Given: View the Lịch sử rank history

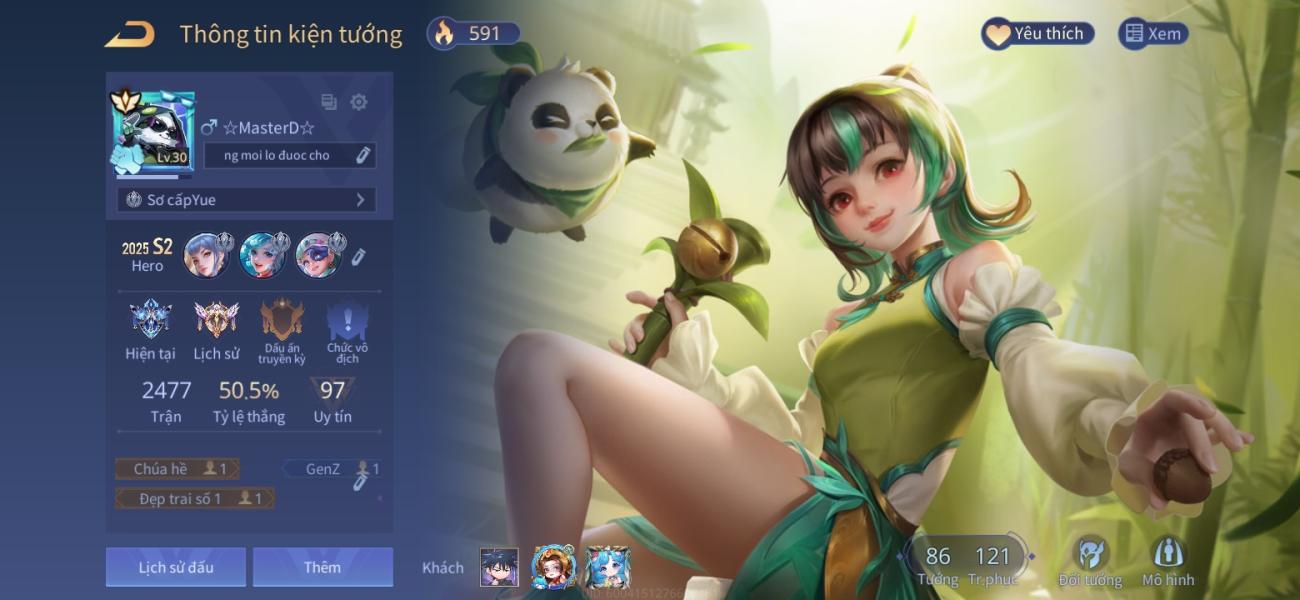Looking at the screenshot, I should pyautogui.click(x=216, y=329).
